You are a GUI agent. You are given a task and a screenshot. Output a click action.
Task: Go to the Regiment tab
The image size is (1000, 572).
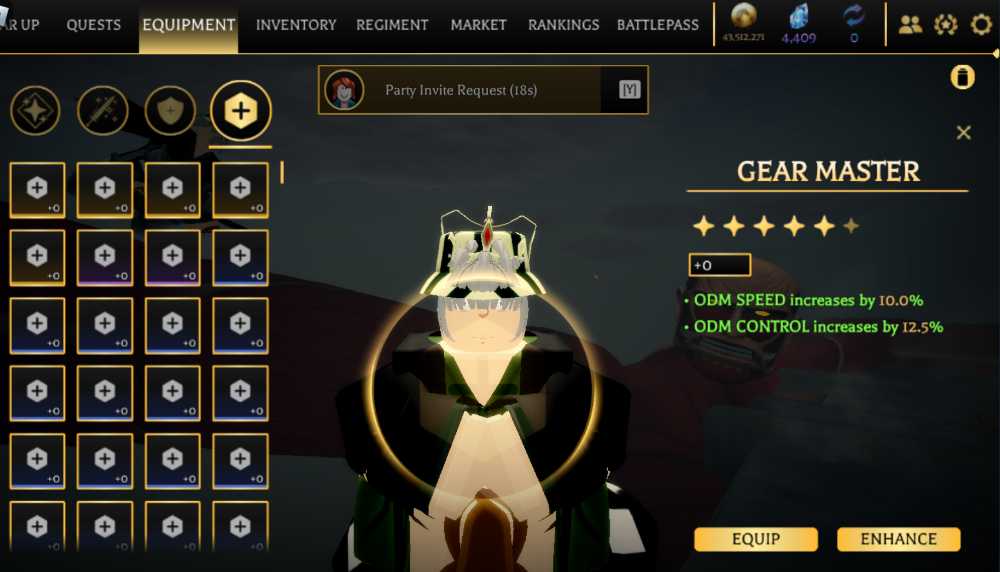[x=392, y=25]
